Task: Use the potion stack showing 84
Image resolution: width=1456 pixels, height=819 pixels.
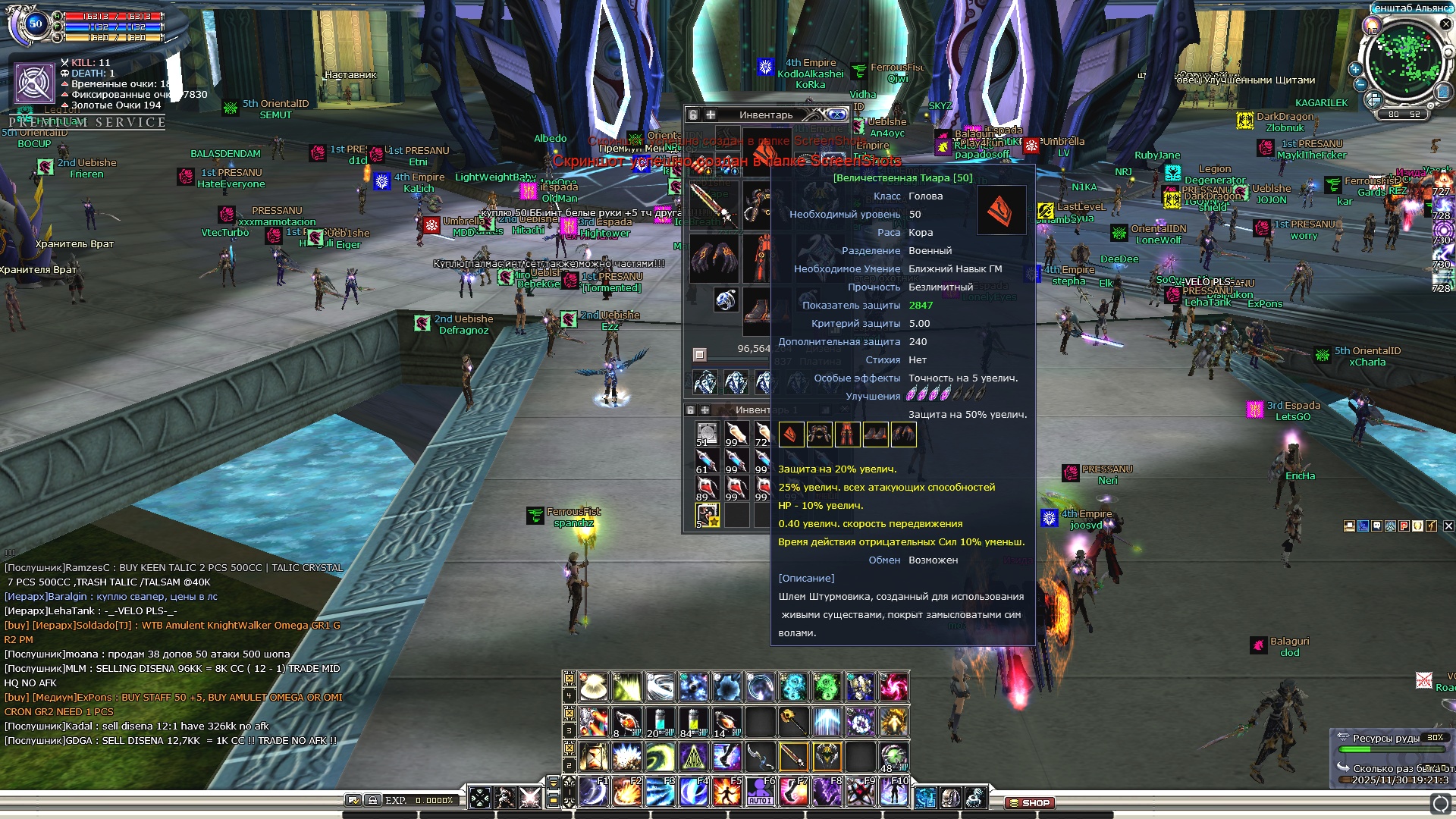Action: click(x=692, y=722)
